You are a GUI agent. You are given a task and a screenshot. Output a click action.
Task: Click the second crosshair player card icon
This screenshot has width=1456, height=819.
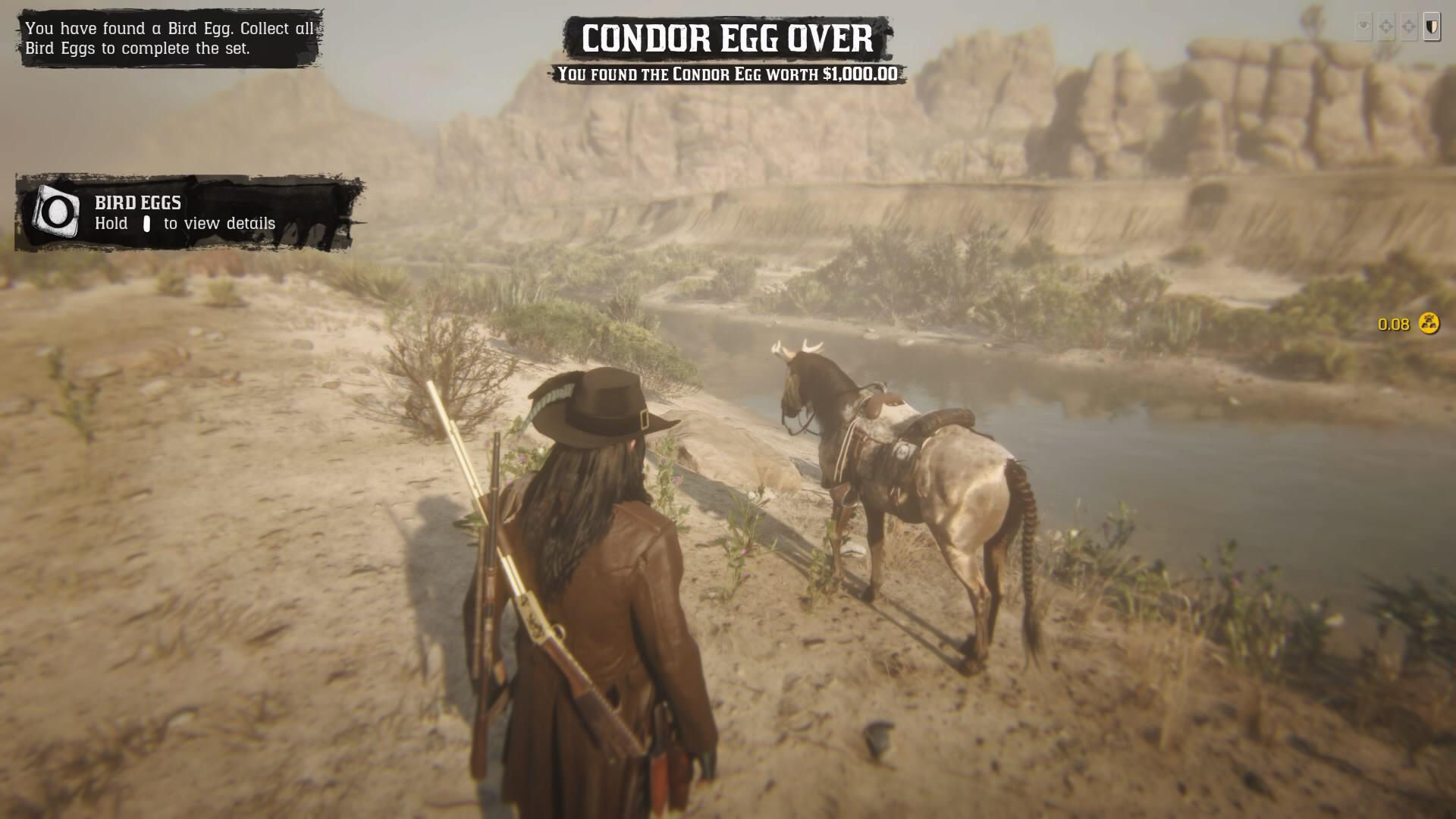tap(1409, 26)
